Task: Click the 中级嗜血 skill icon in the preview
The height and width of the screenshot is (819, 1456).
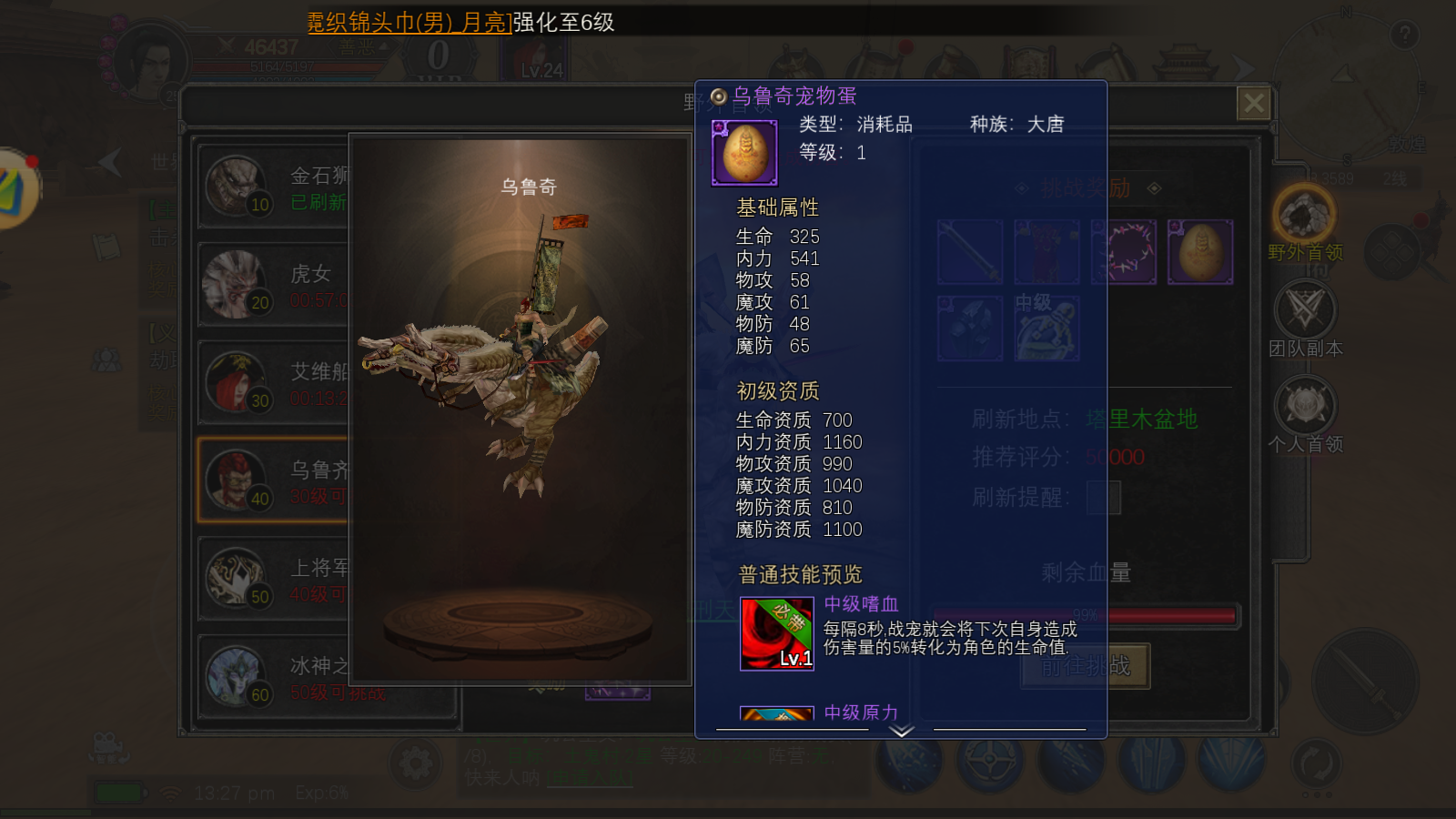Action: [779, 632]
